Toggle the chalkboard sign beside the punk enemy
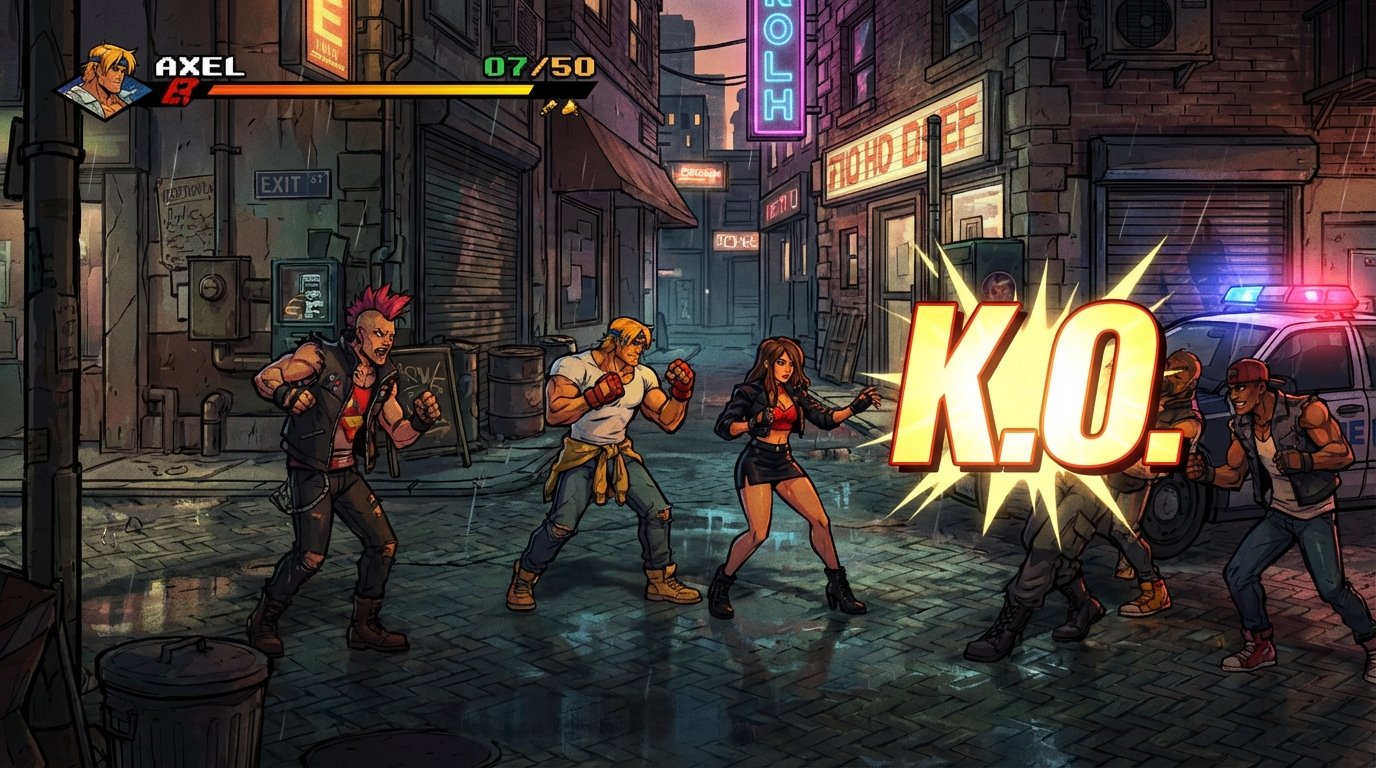 (x=424, y=378)
